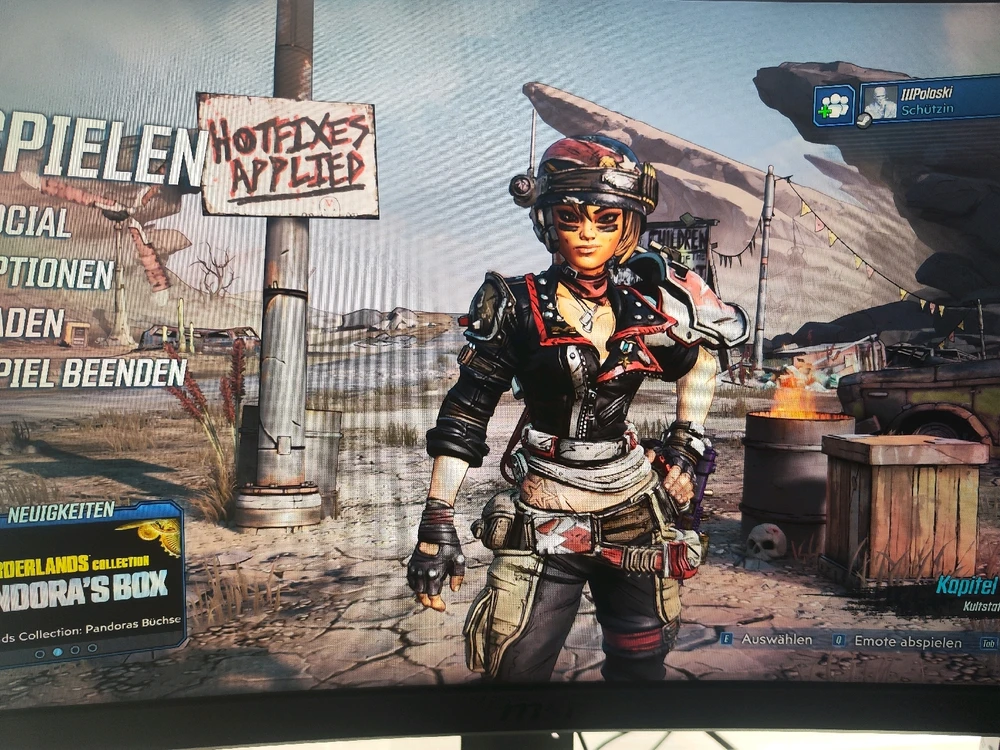This screenshot has height=750, width=1000.
Task: Select the highlighted news page dot
Action: [57, 651]
